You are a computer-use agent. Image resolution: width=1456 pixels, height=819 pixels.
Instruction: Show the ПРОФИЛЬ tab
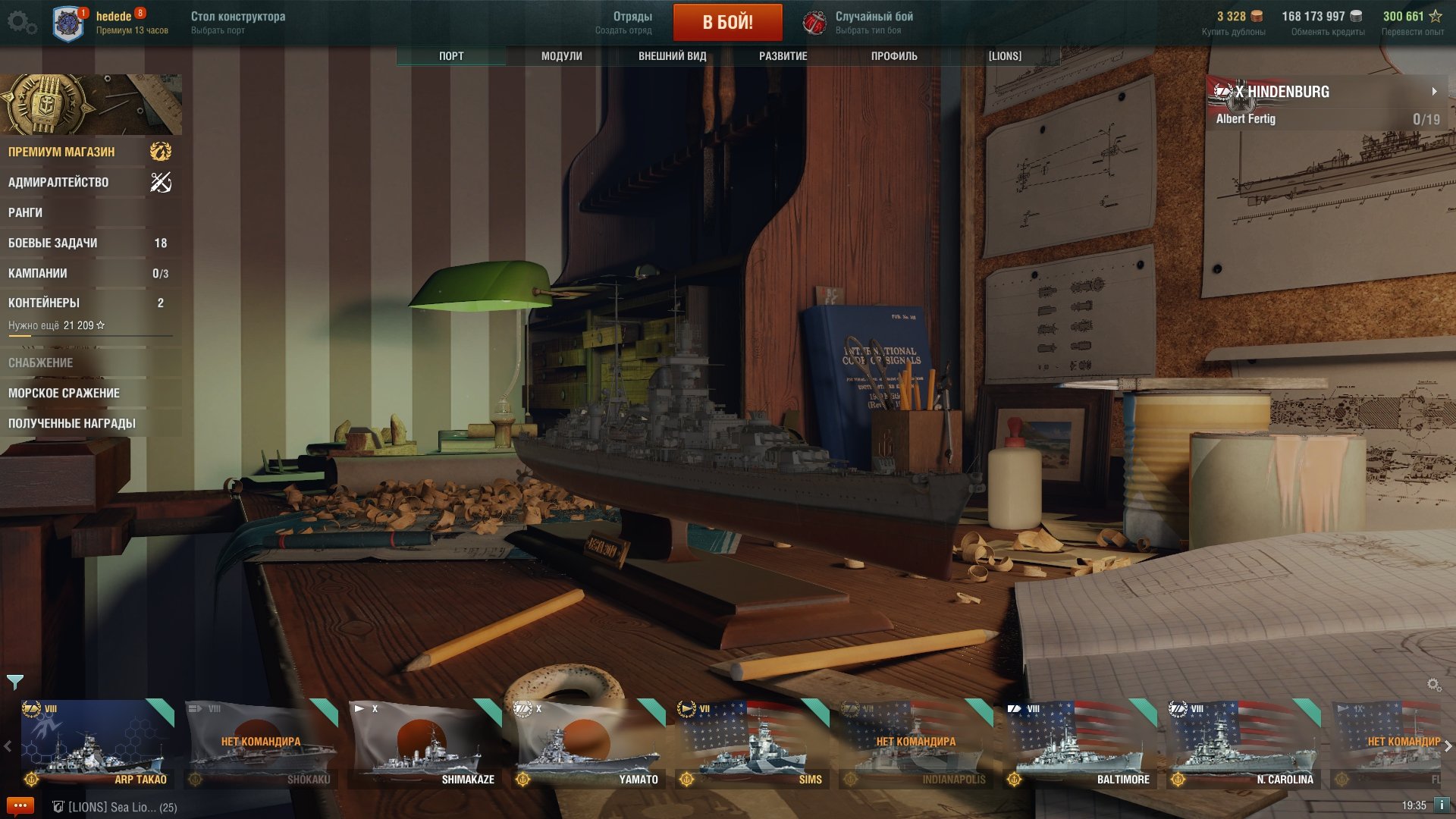pos(894,56)
